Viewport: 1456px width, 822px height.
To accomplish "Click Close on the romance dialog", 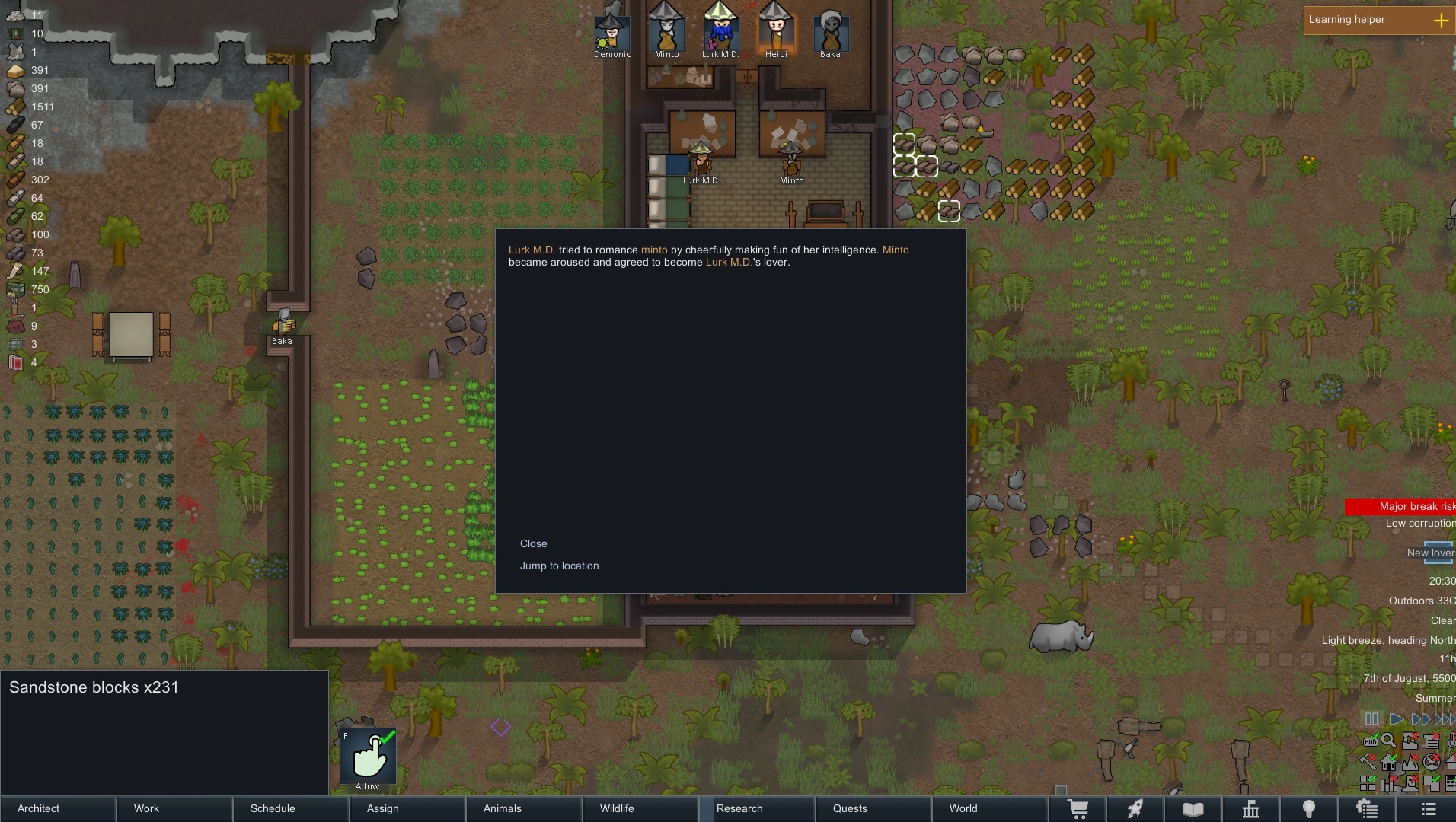I will (x=533, y=543).
